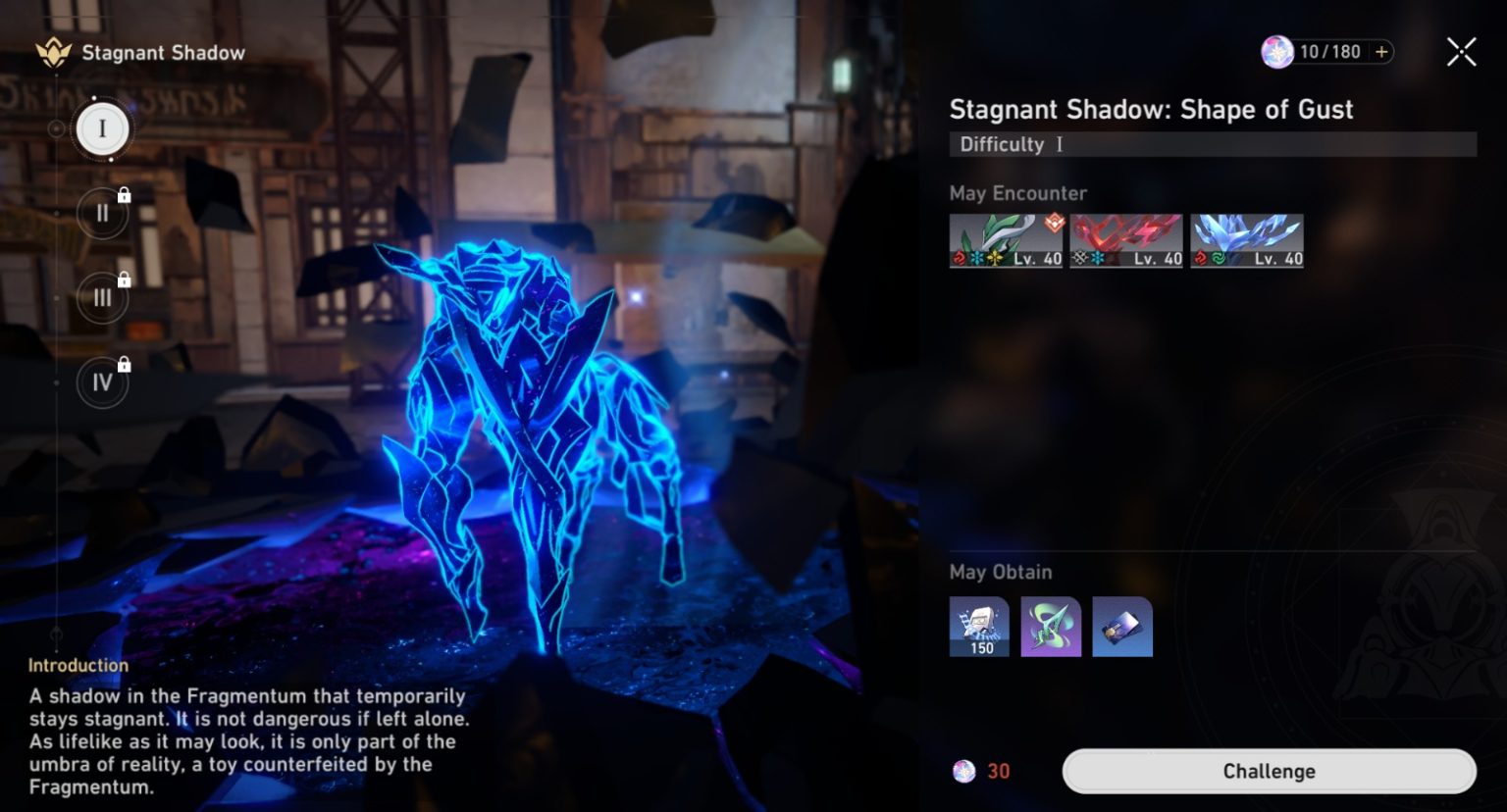The height and width of the screenshot is (812, 1507).
Task: Select the locked Difficulty IV node
Action: tap(102, 382)
